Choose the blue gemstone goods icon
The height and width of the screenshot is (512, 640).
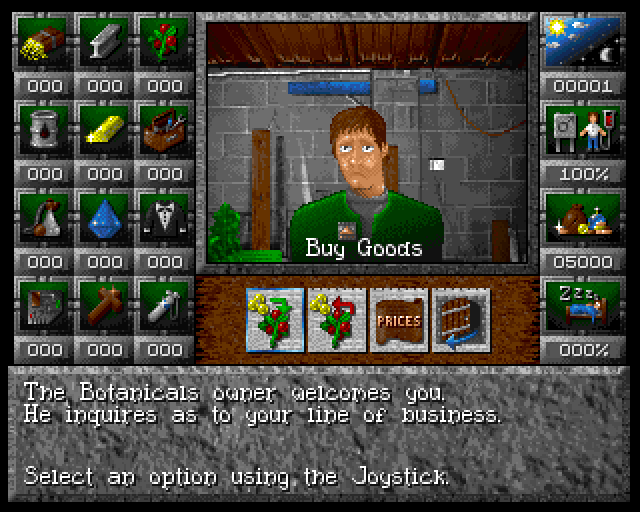point(105,217)
